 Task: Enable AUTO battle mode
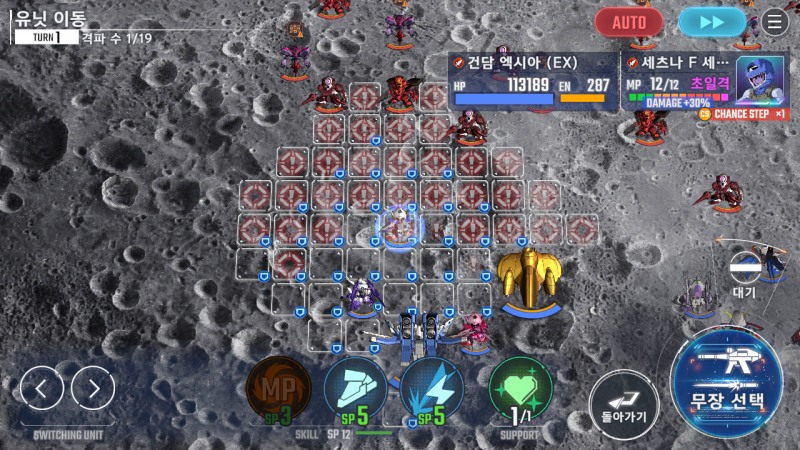[629, 21]
